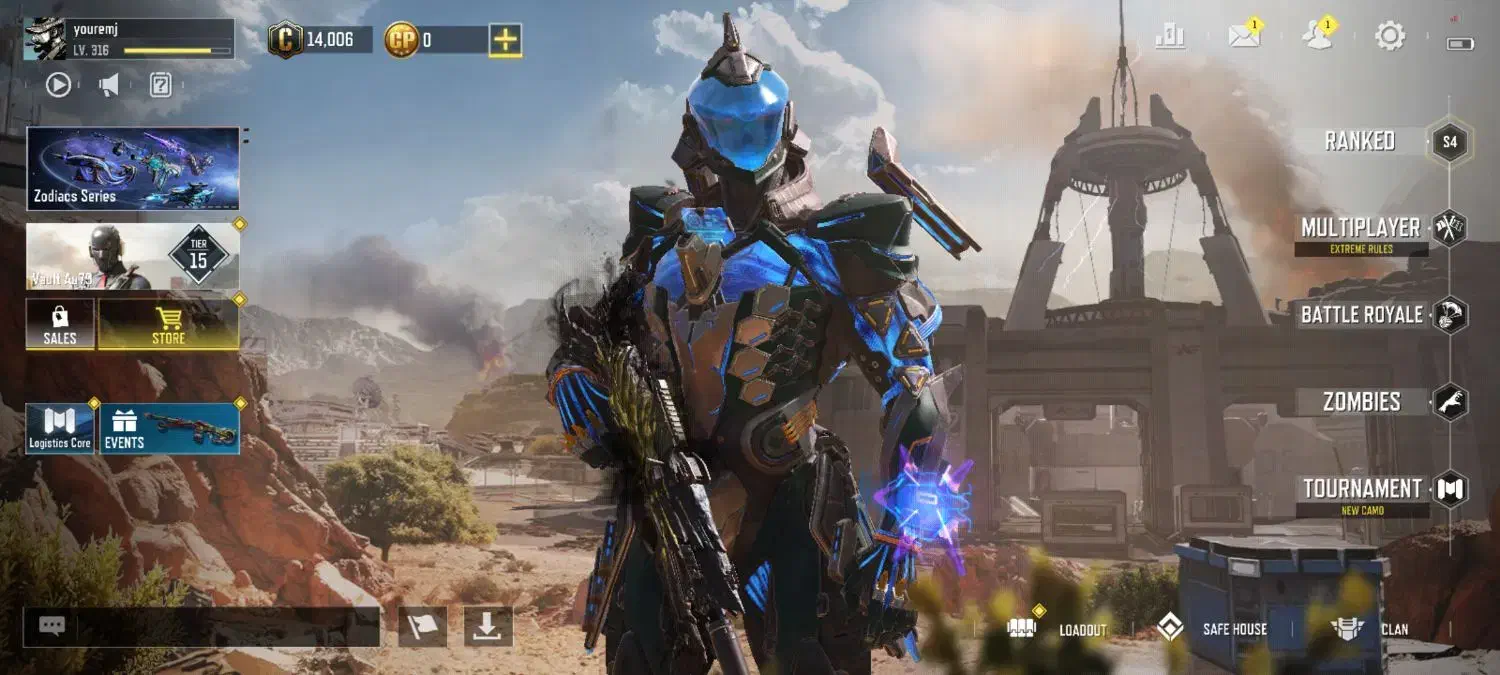Open Logistics Core
Screen dimensions: 1500x675
(60, 429)
